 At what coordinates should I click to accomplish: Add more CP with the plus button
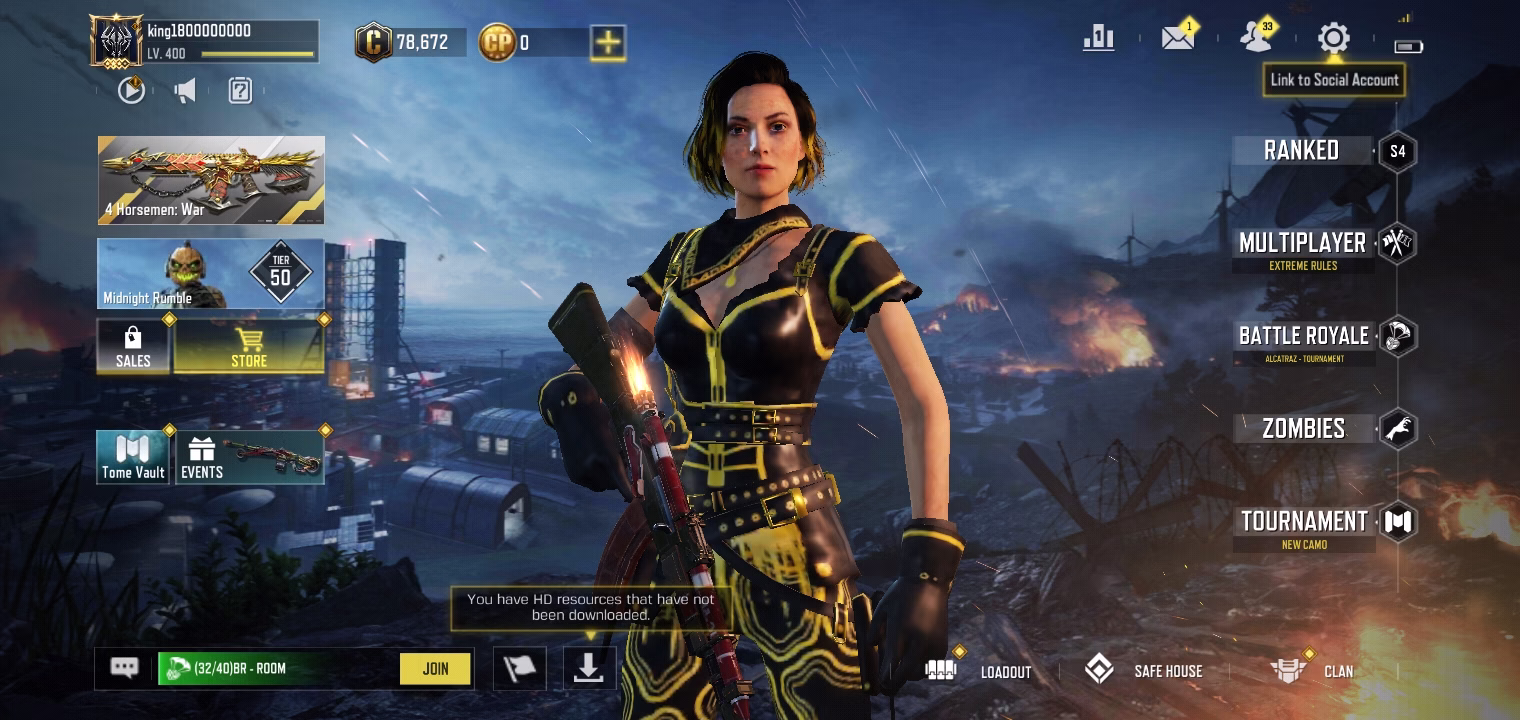click(x=608, y=42)
